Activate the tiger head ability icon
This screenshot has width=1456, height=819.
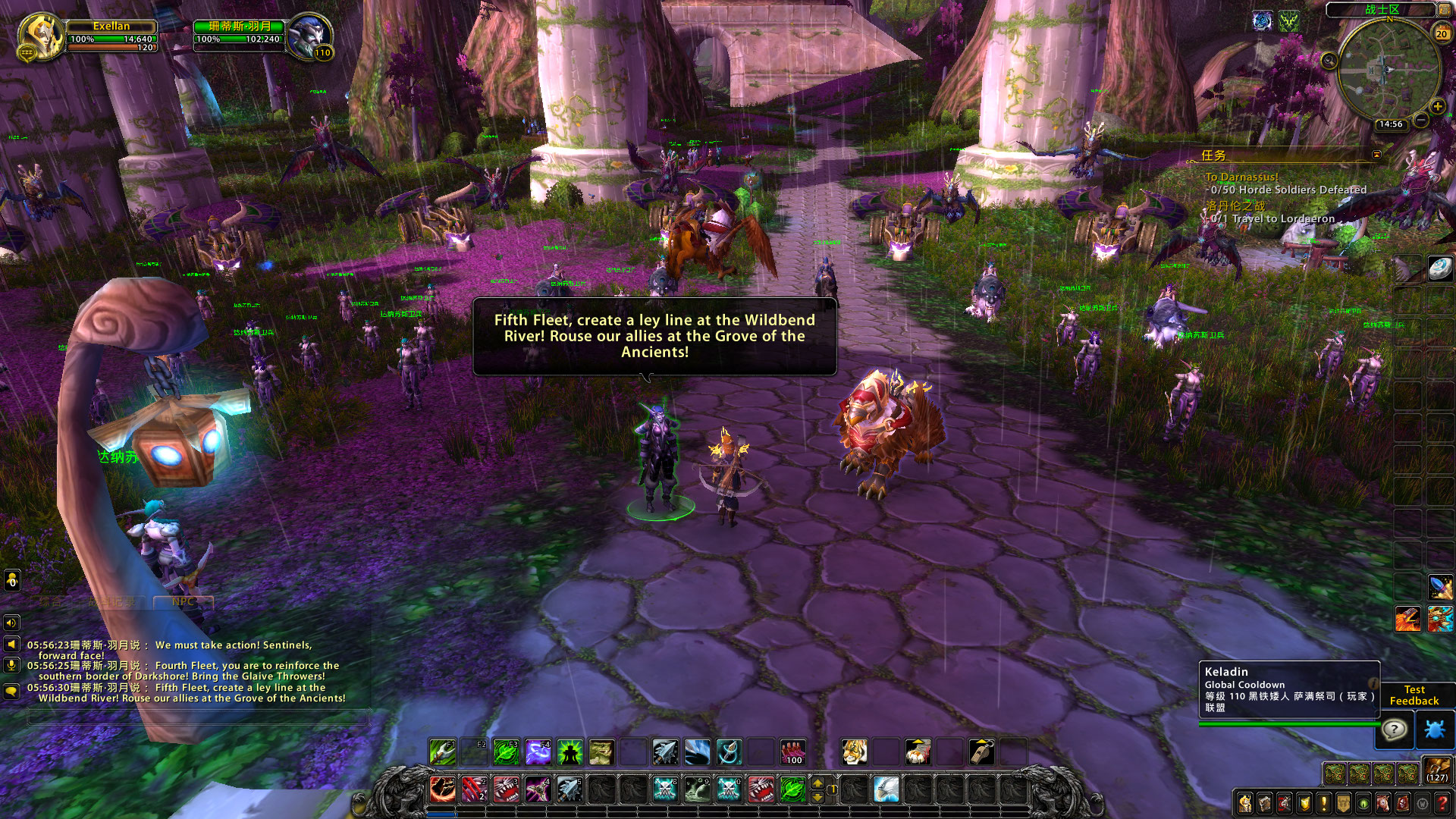click(855, 752)
